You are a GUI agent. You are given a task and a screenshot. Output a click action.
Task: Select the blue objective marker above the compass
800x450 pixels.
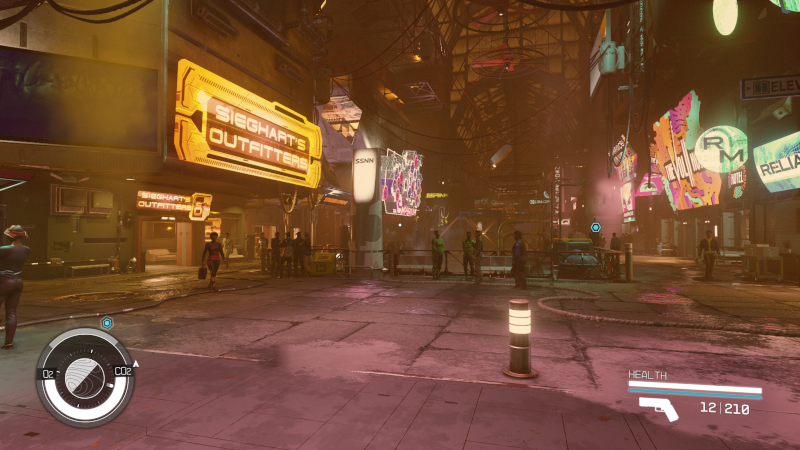tap(107, 323)
